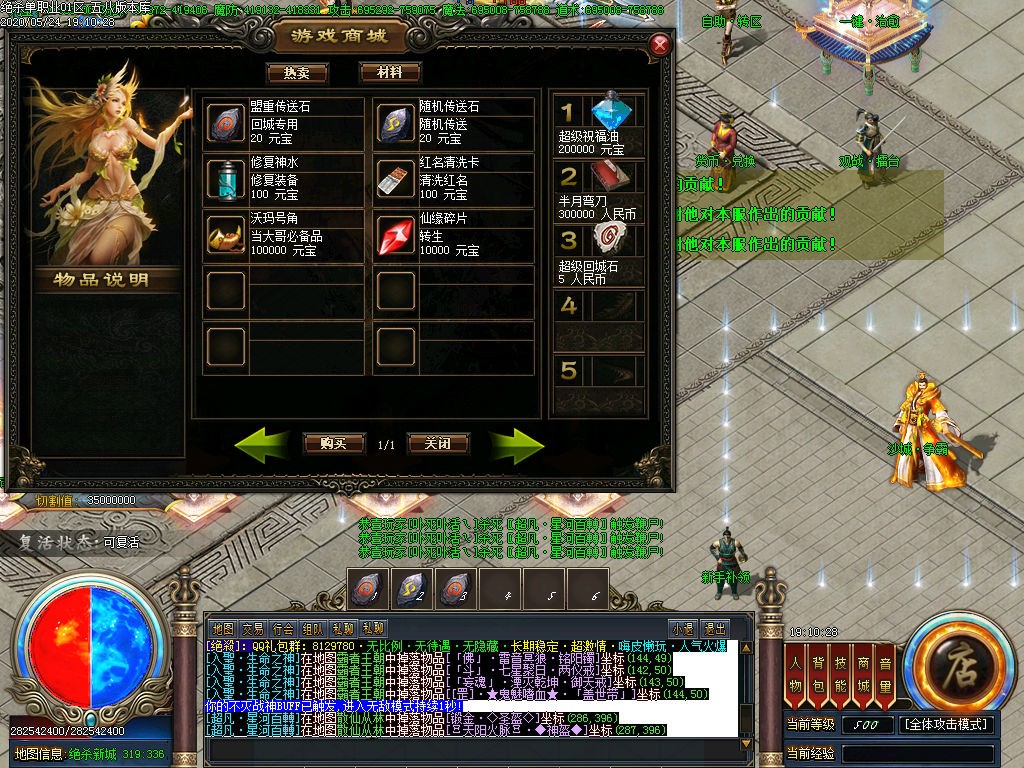This screenshot has width=1024, height=768.
Task: Click the 退出 exit button above chat
Action: pos(714,629)
